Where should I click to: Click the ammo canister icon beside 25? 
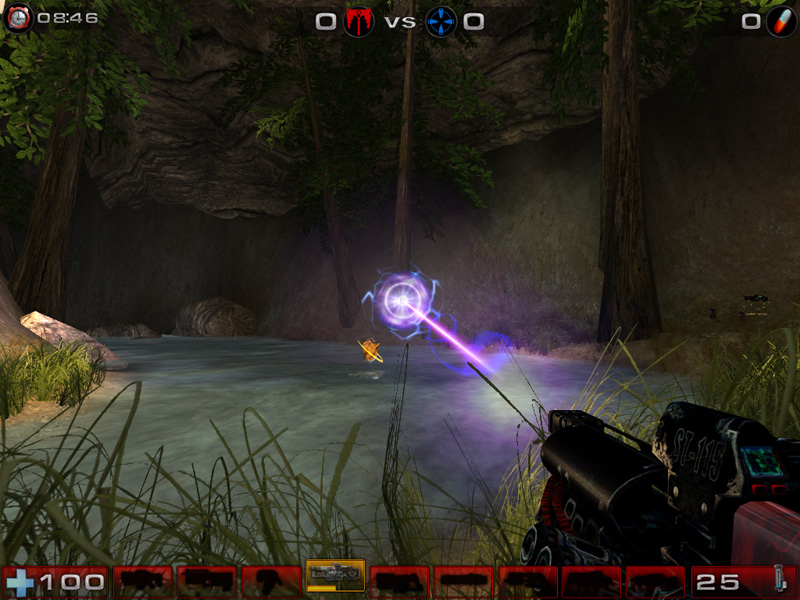tap(778, 581)
